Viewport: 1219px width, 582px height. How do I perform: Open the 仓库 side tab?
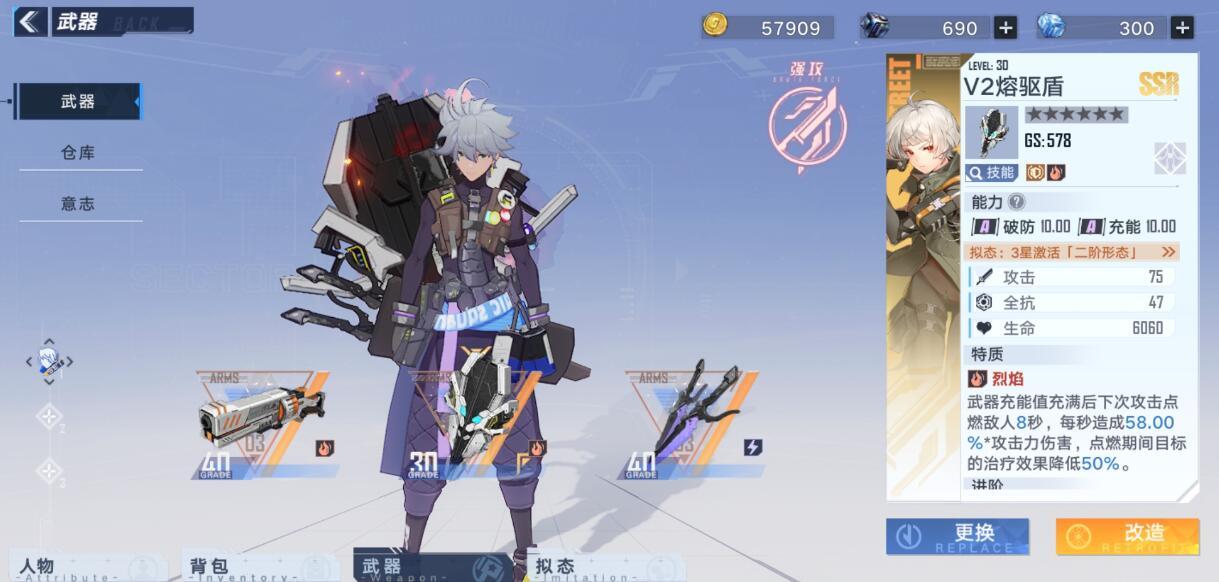tap(78, 153)
